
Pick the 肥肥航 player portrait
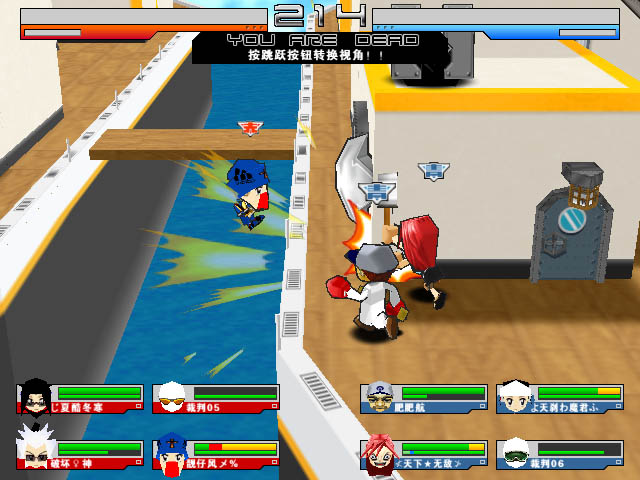pos(378,396)
